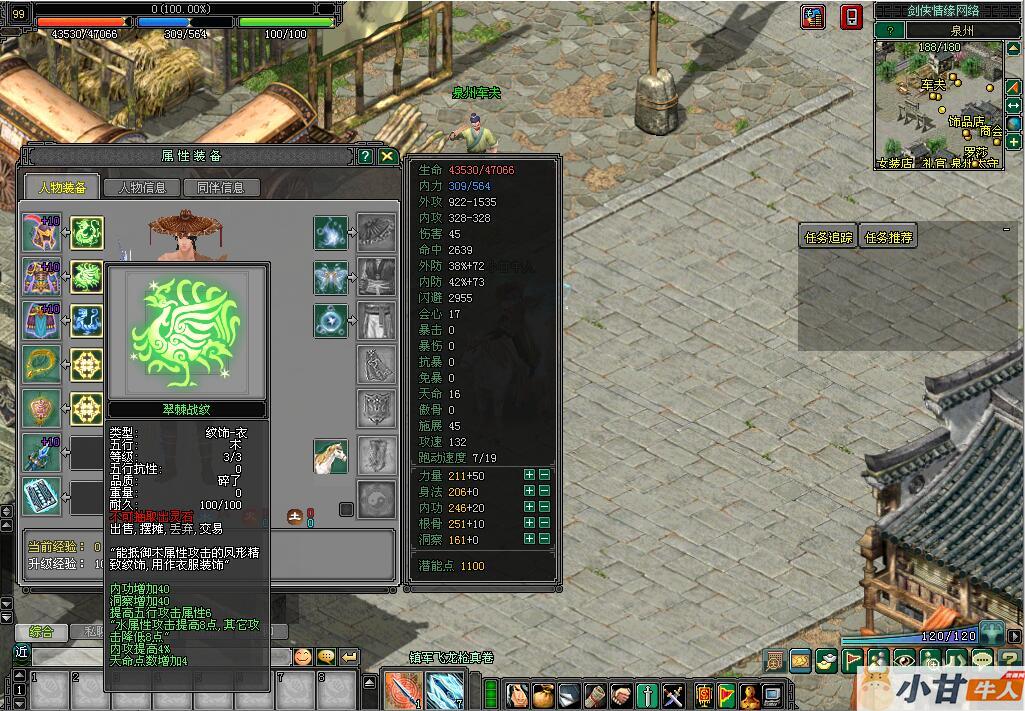The width and height of the screenshot is (1025, 711).
Task: Open help for the 属性装备 window
Action: [365, 156]
